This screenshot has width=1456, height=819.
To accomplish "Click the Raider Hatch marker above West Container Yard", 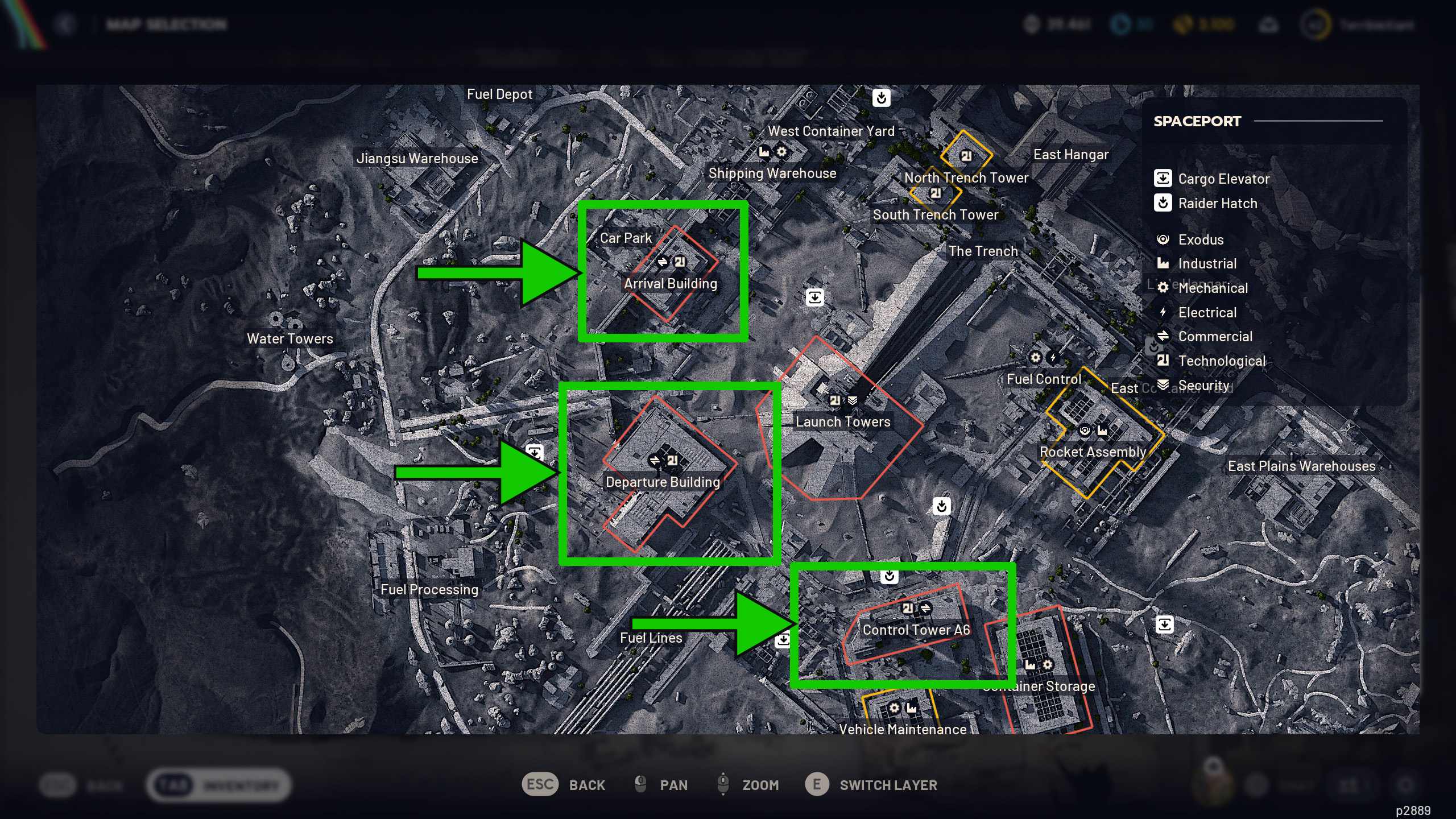I will pyautogui.click(x=882, y=98).
